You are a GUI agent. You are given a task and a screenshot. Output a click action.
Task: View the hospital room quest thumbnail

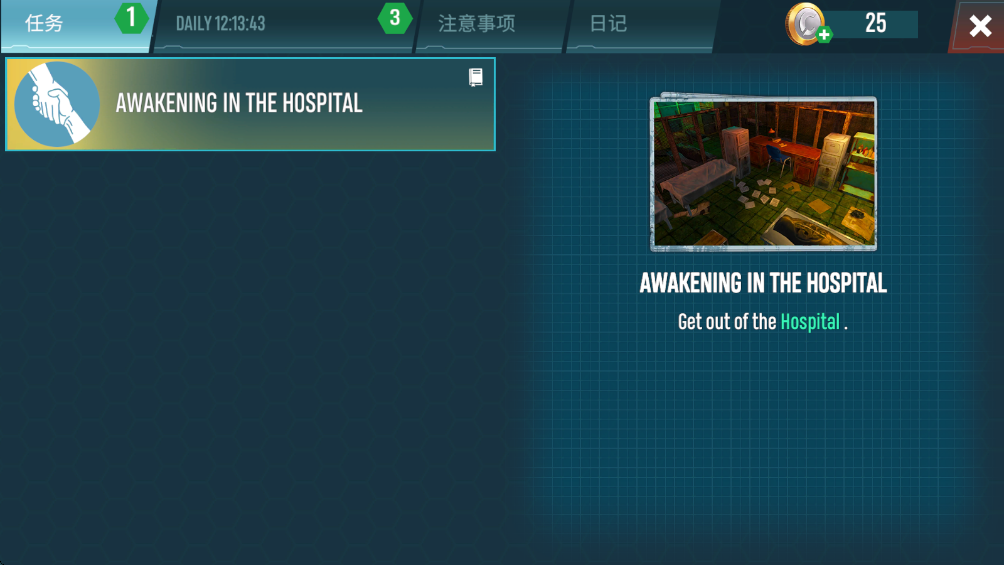coord(763,174)
